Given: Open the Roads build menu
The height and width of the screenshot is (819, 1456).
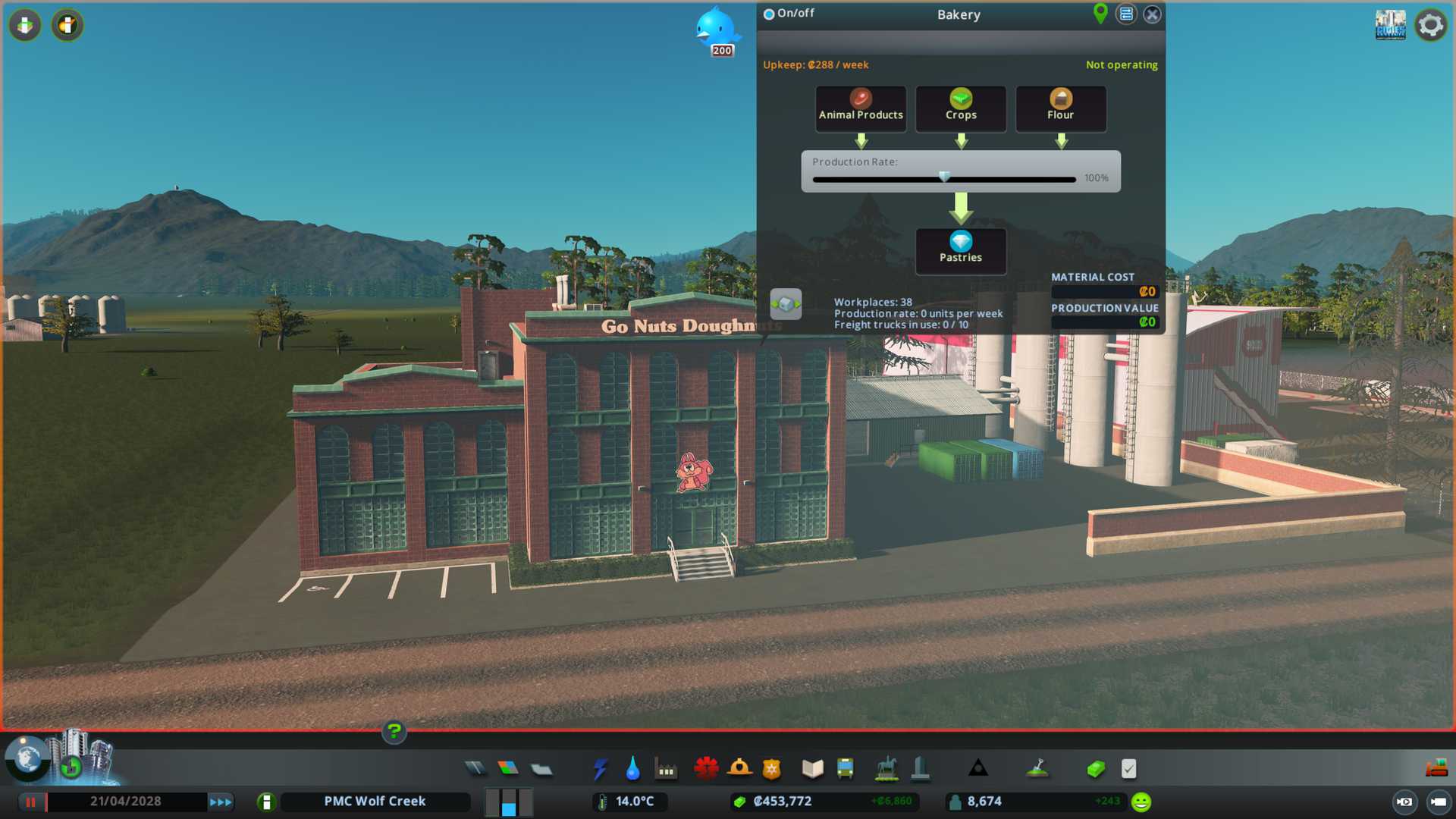Looking at the screenshot, I should point(475,769).
